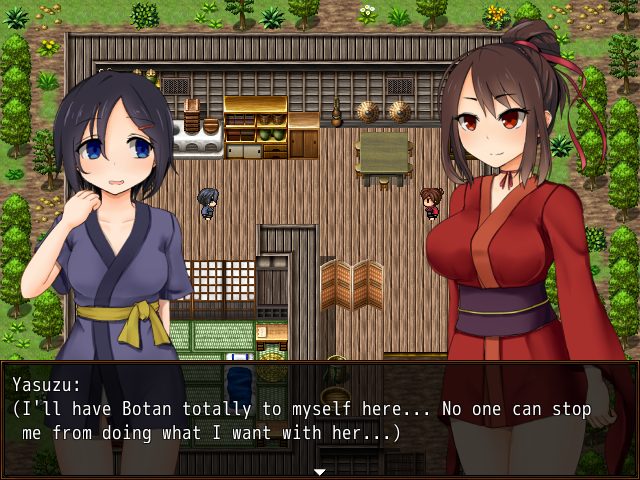Advance dialogue using the white continue arrow

(x=320, y=471)
